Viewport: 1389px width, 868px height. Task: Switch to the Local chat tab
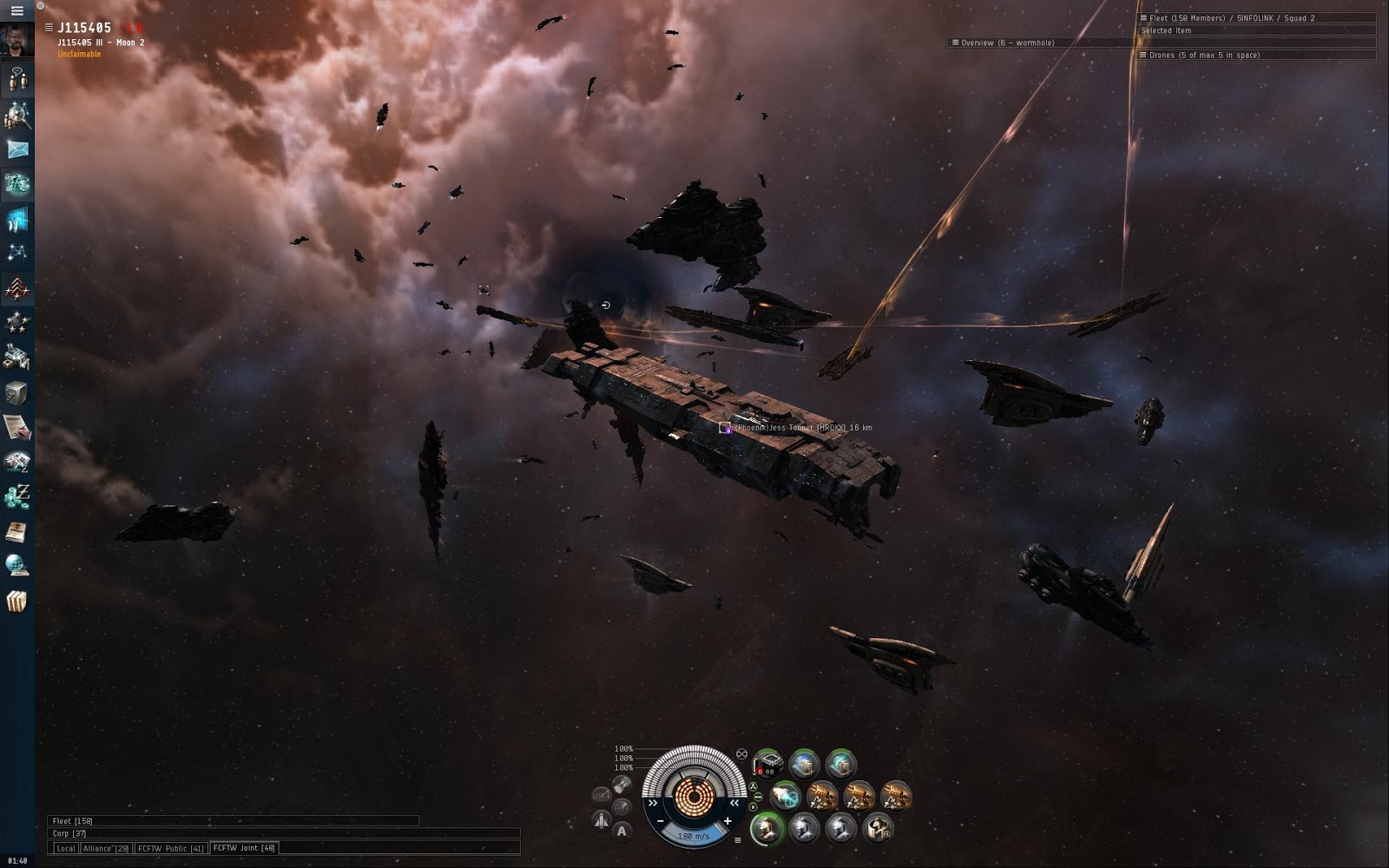click(x=66, y=848)
